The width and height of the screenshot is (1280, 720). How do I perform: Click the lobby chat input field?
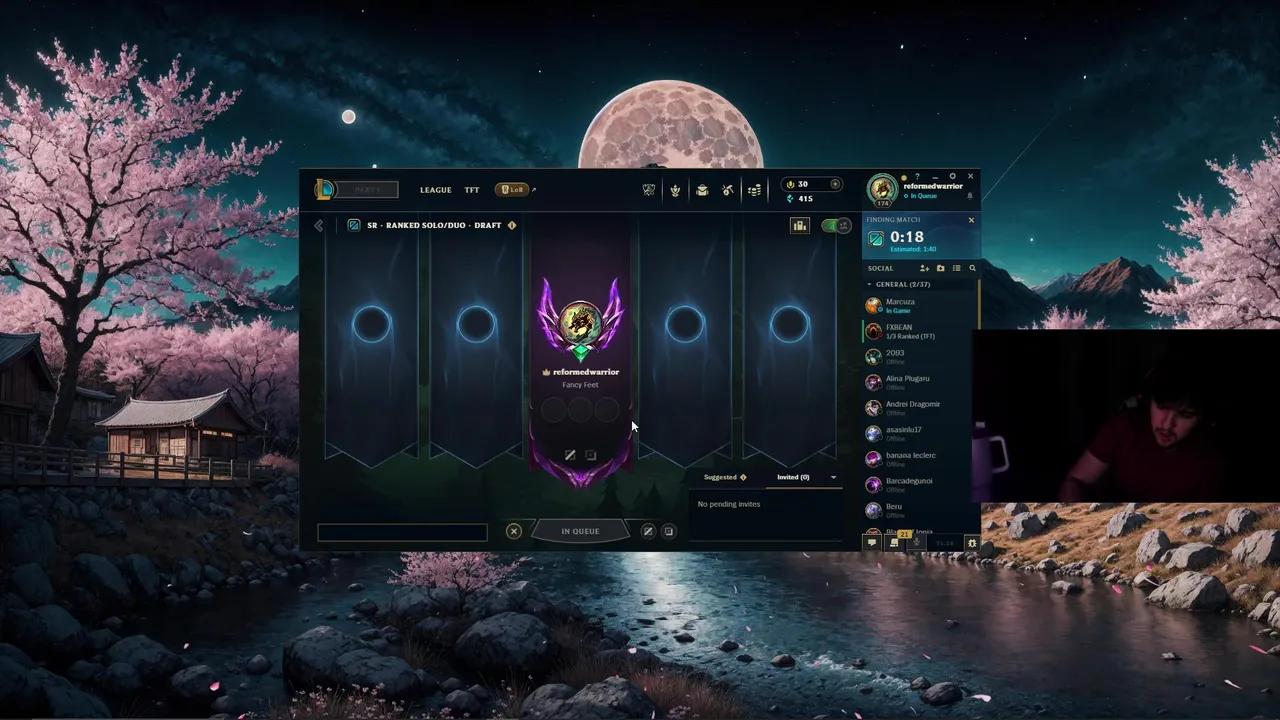[402, 531]
